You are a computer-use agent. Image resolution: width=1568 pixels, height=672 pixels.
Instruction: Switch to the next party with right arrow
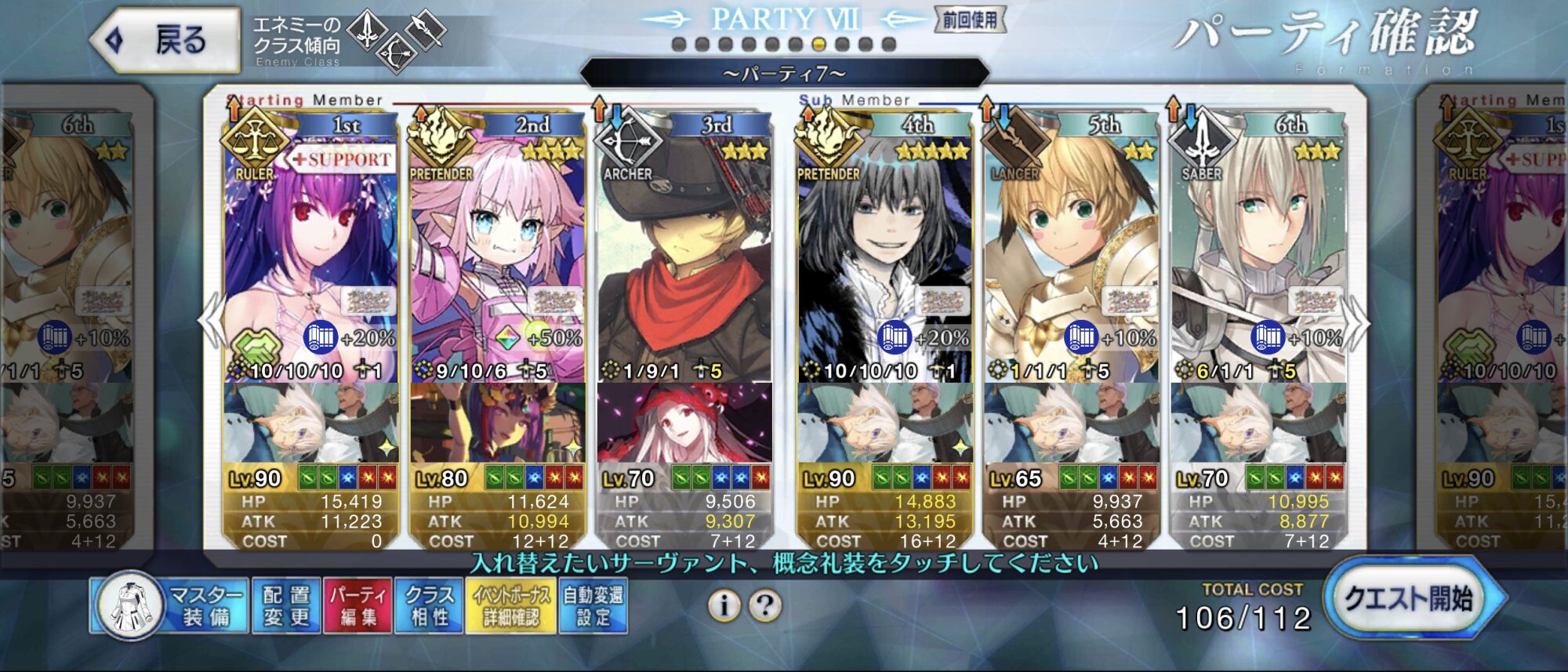coord(1358,321)
